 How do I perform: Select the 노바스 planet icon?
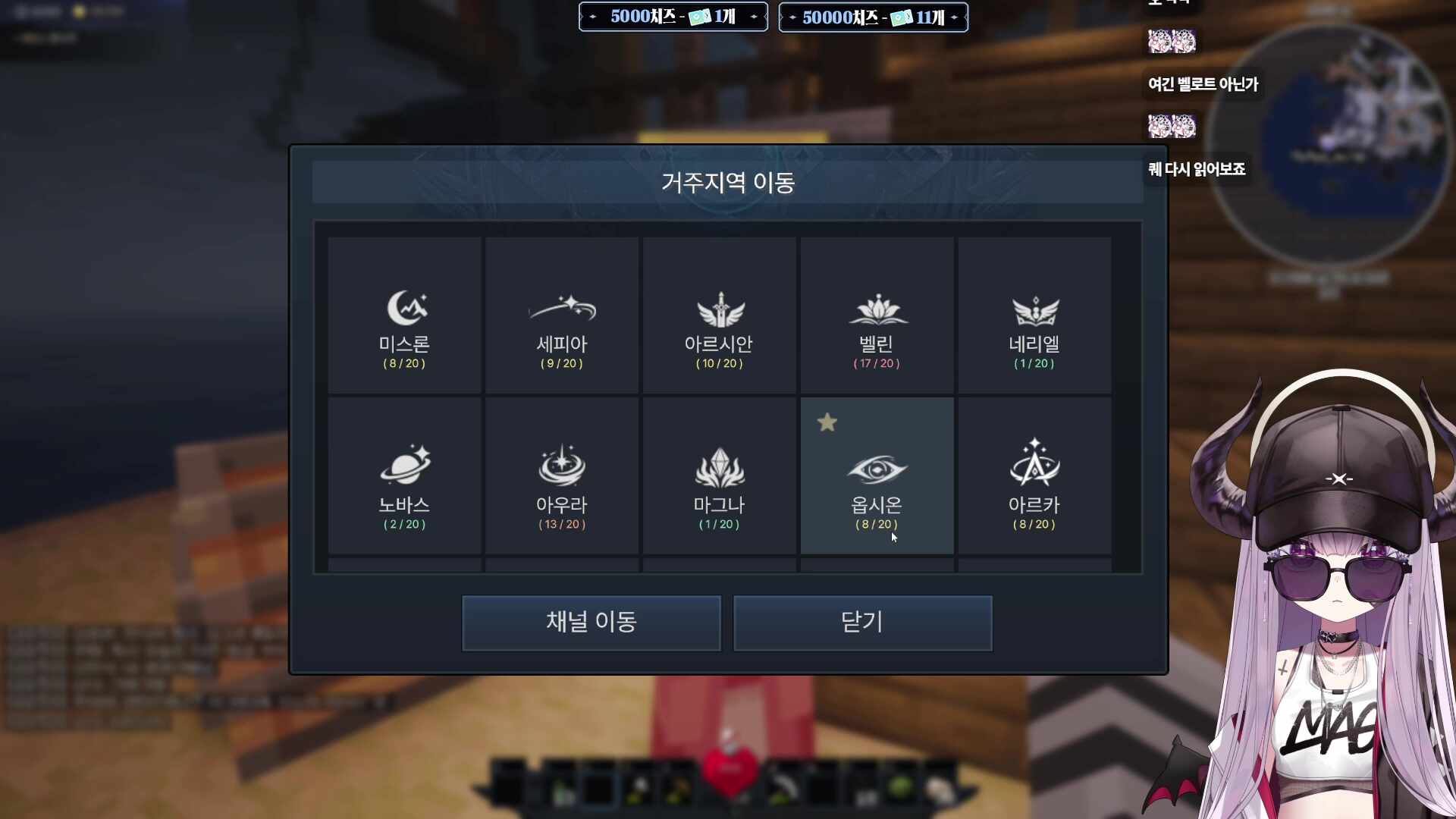[x=404, y=468]
